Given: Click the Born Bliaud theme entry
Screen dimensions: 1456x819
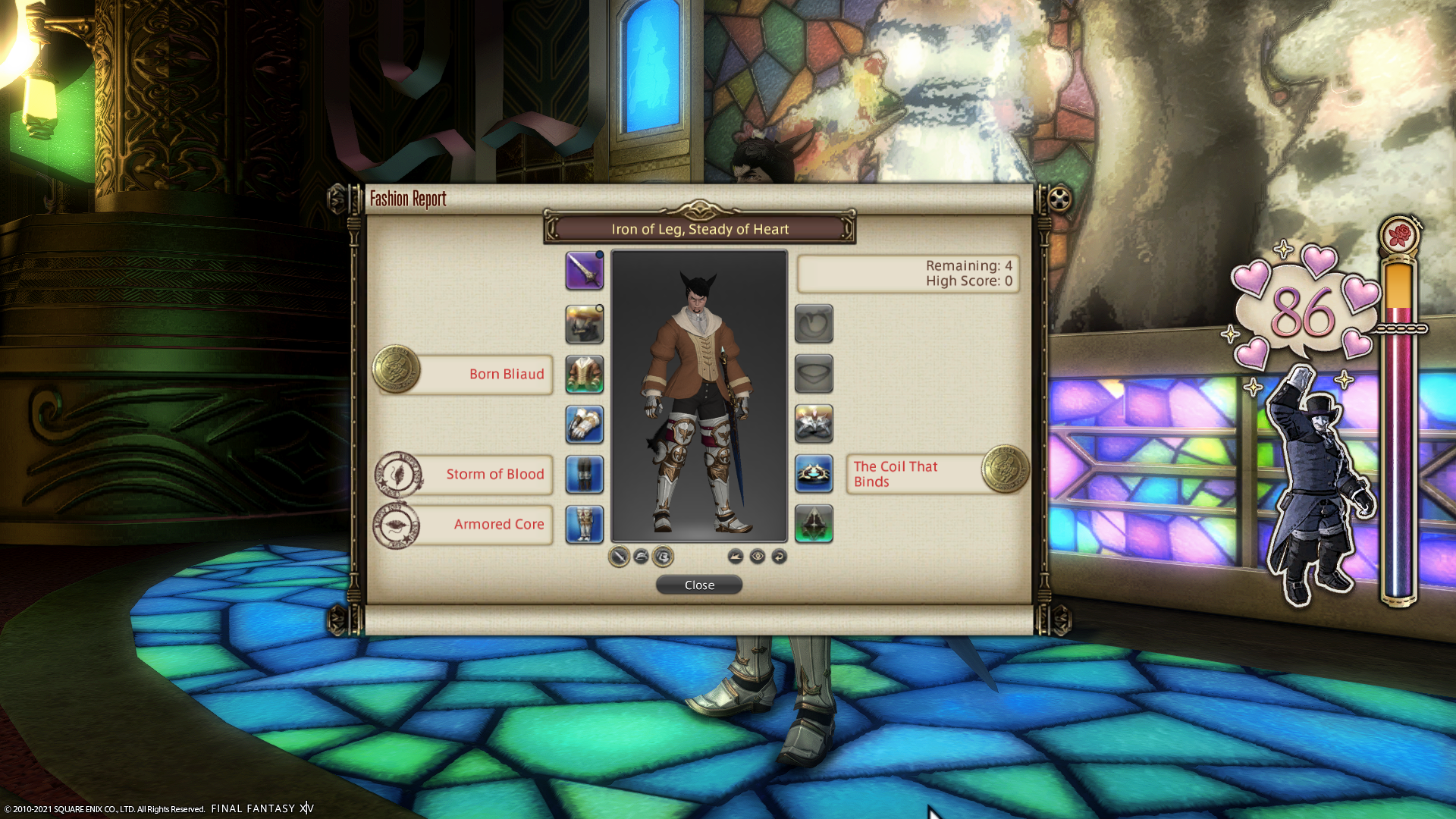Looking at the screenshot, I should [x=485, y=374].
